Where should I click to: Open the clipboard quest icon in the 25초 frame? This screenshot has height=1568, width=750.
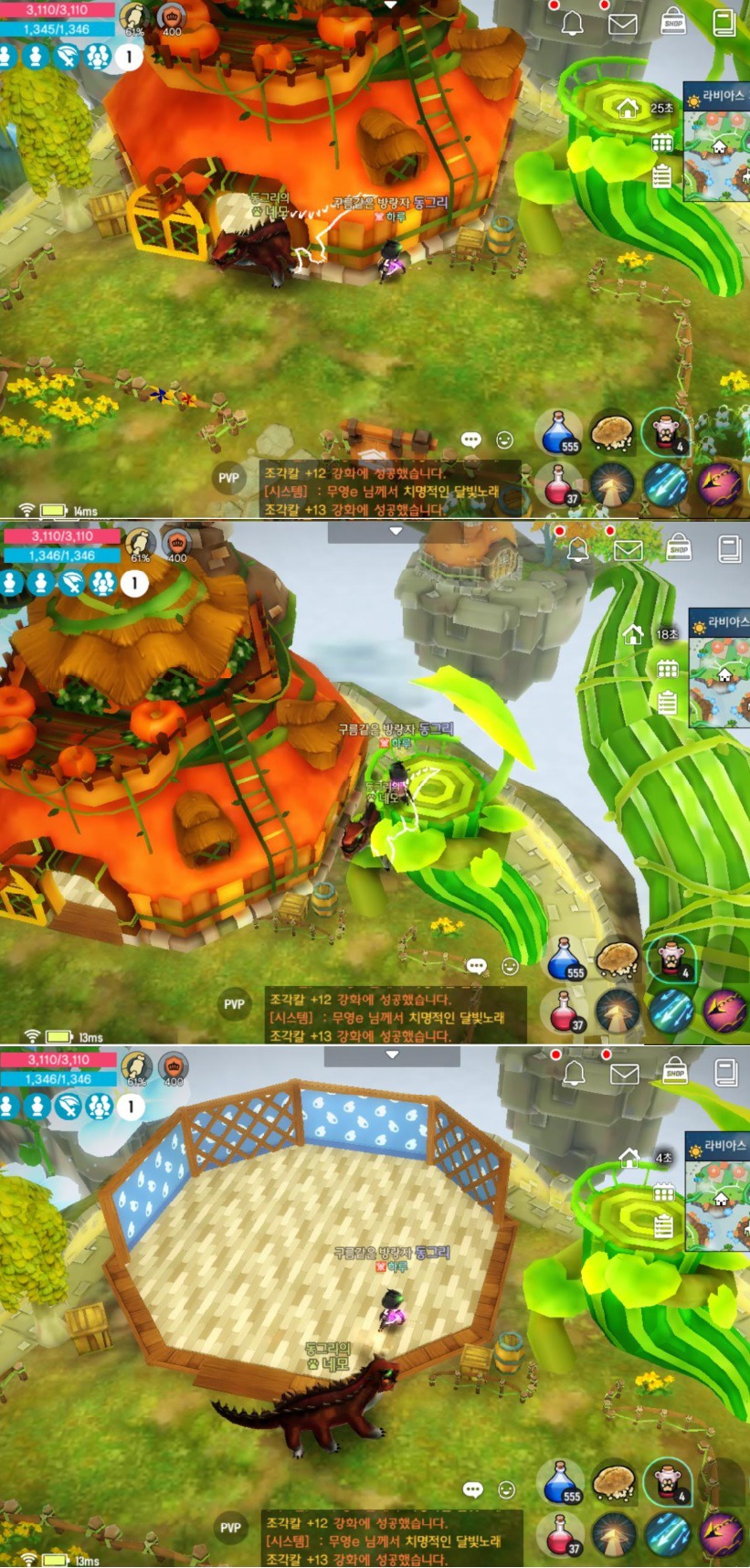[663, 176]
